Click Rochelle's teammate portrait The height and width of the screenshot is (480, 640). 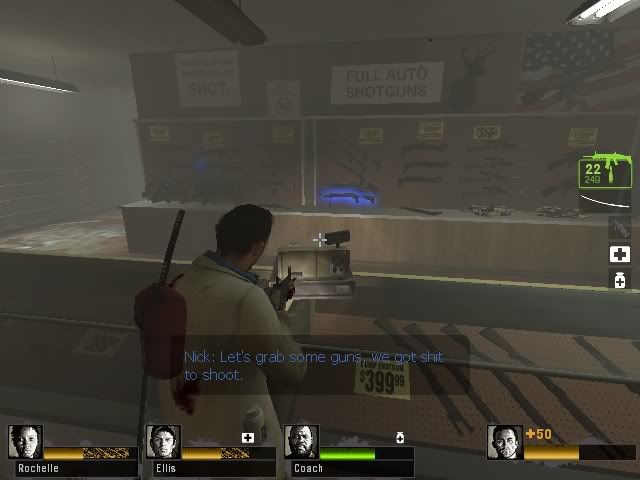[x=25, y=443]
